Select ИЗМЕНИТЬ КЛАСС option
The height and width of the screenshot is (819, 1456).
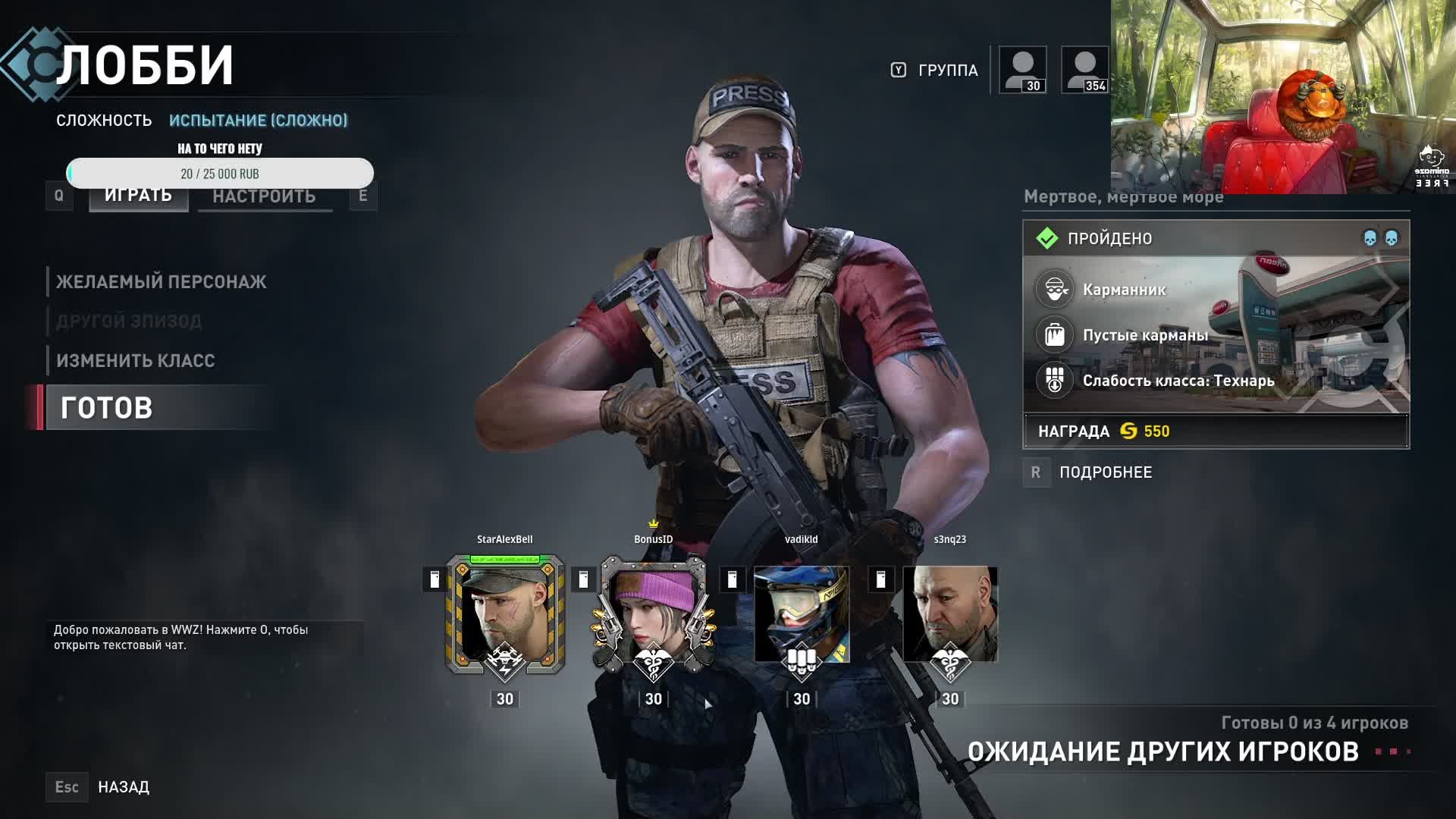[x=136, y=361]
